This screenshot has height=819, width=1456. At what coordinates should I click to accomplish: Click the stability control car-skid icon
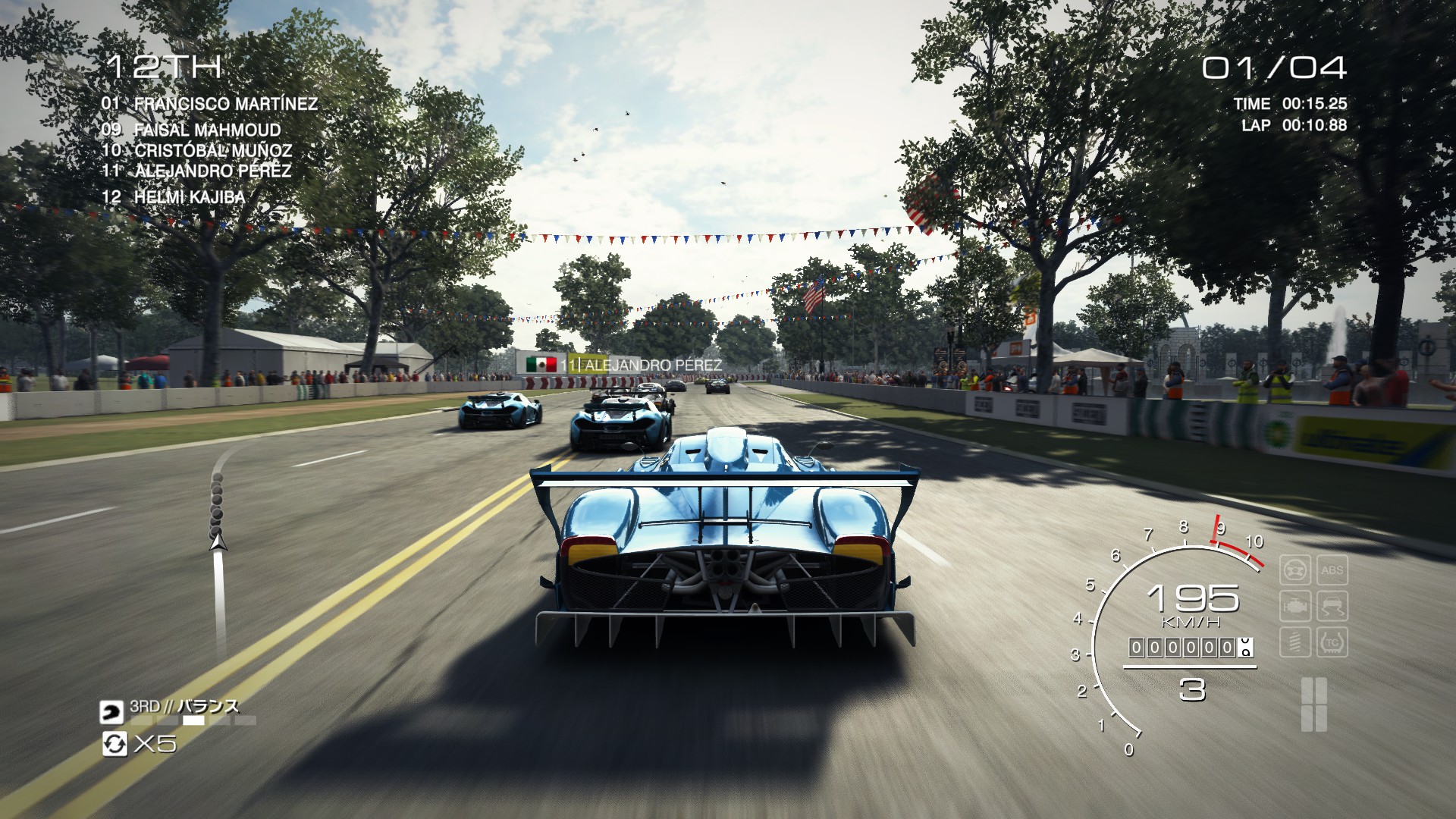coord(1332,606)
